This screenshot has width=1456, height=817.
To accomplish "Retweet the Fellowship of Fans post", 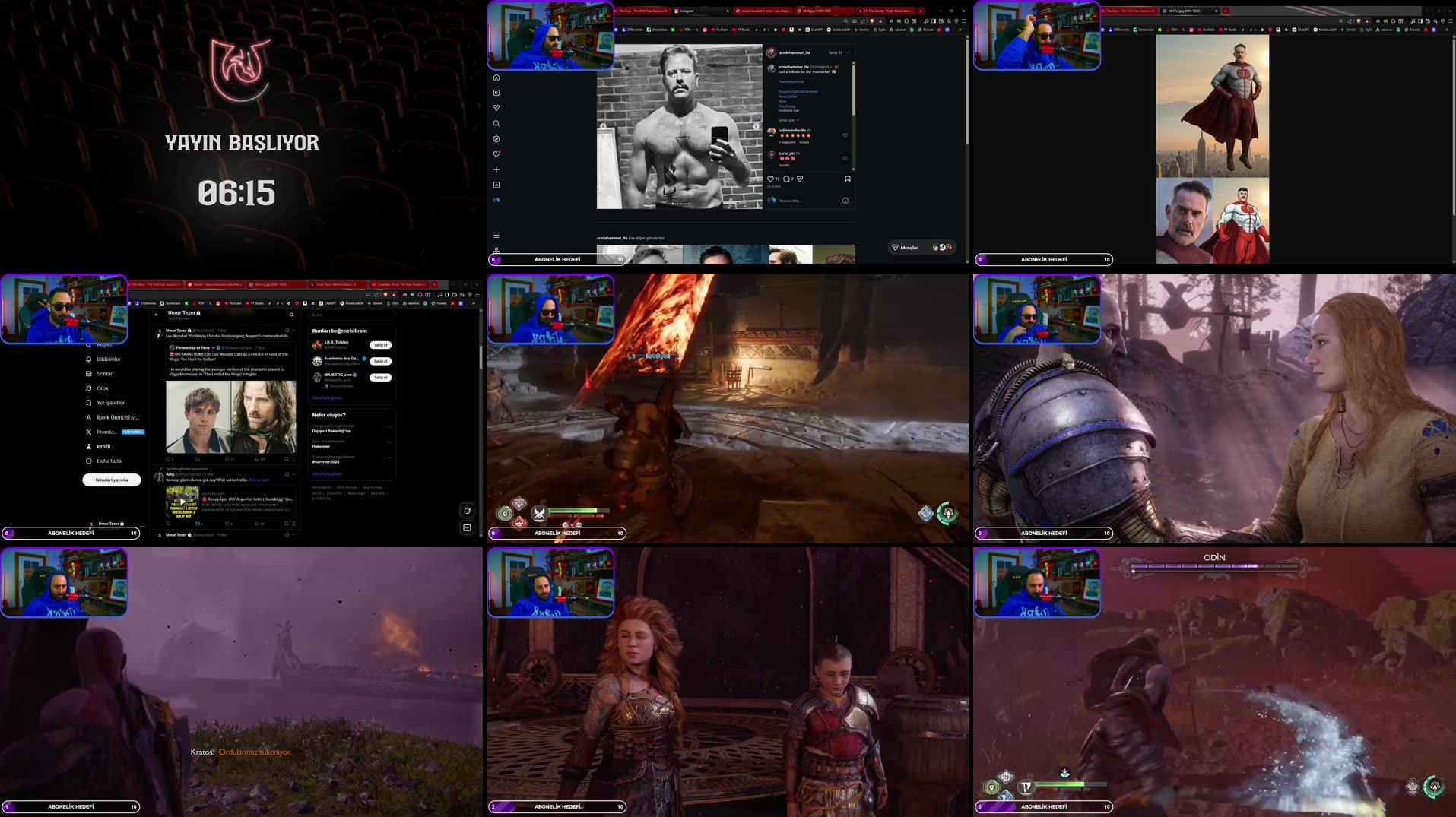I will point(198,459).
